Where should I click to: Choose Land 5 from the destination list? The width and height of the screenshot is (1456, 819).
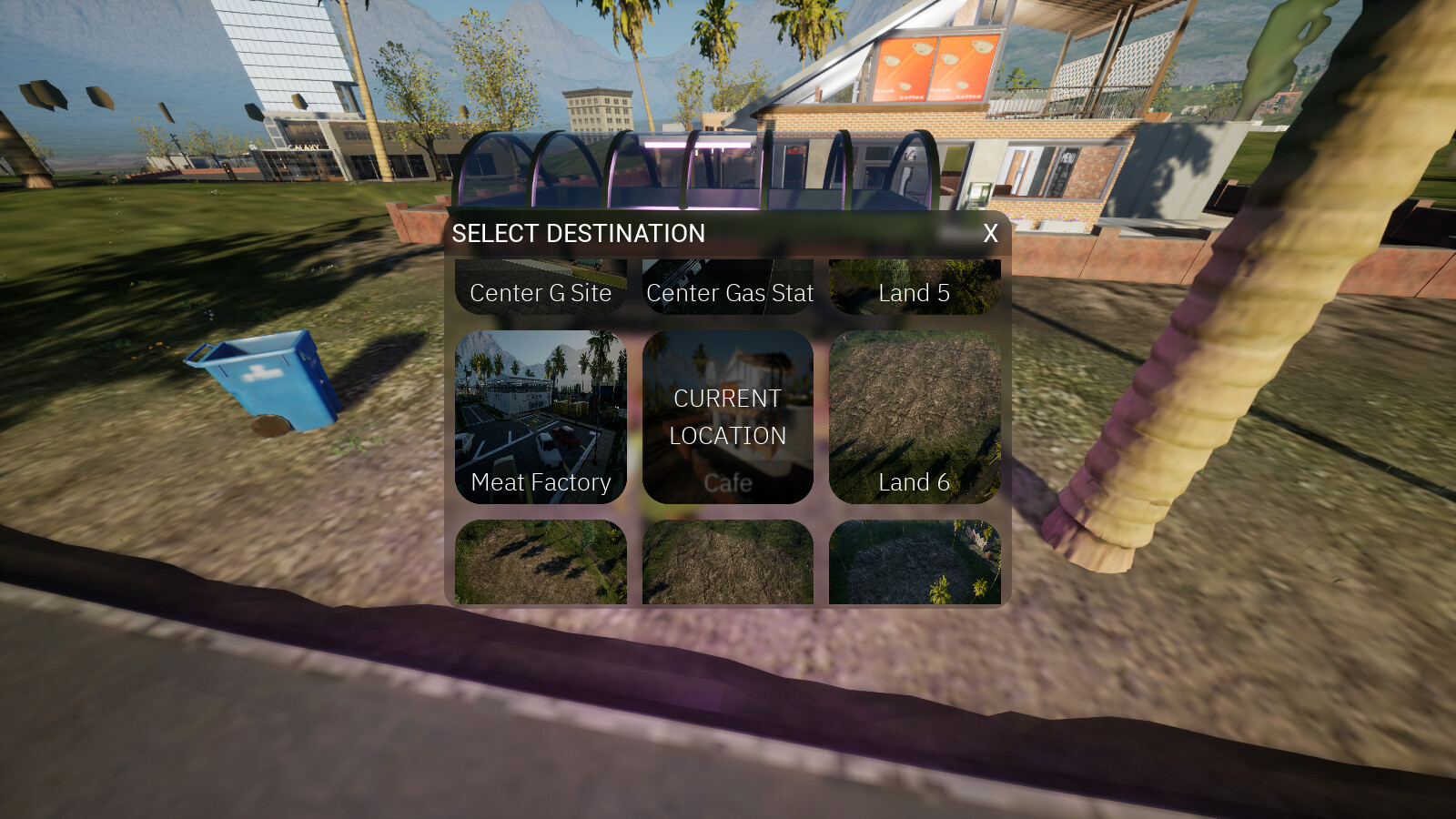pos(915,287)
